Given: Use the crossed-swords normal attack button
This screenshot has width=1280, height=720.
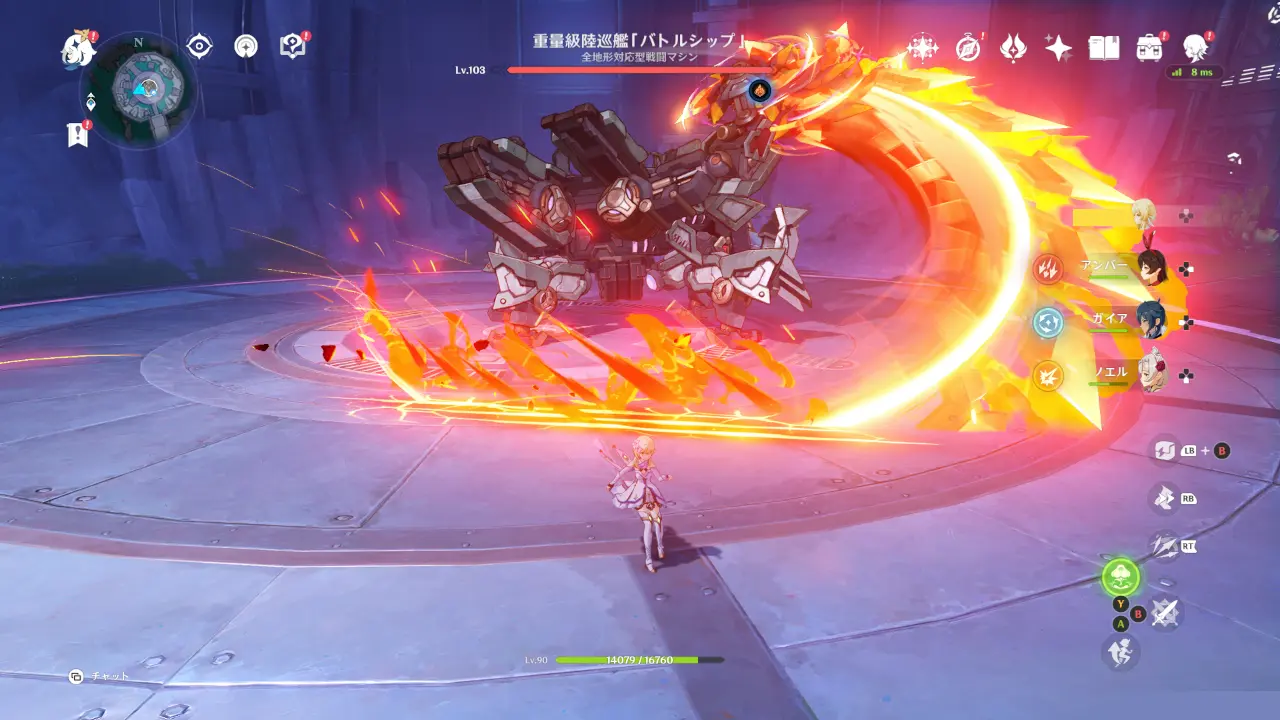Looking at the screenshot, I should click(x=1164, y=612).
